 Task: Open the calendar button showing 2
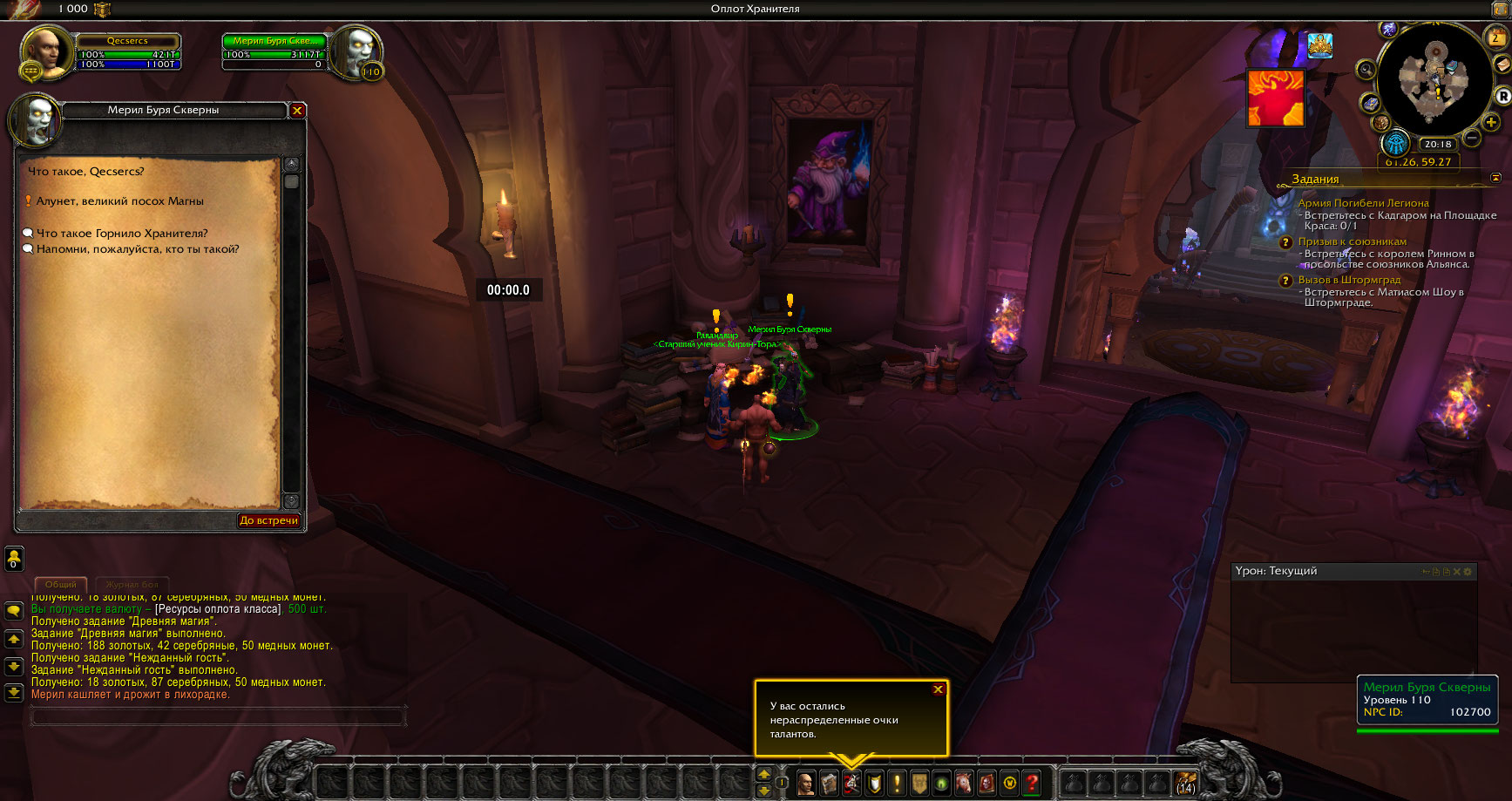[x=1495, y=37]
